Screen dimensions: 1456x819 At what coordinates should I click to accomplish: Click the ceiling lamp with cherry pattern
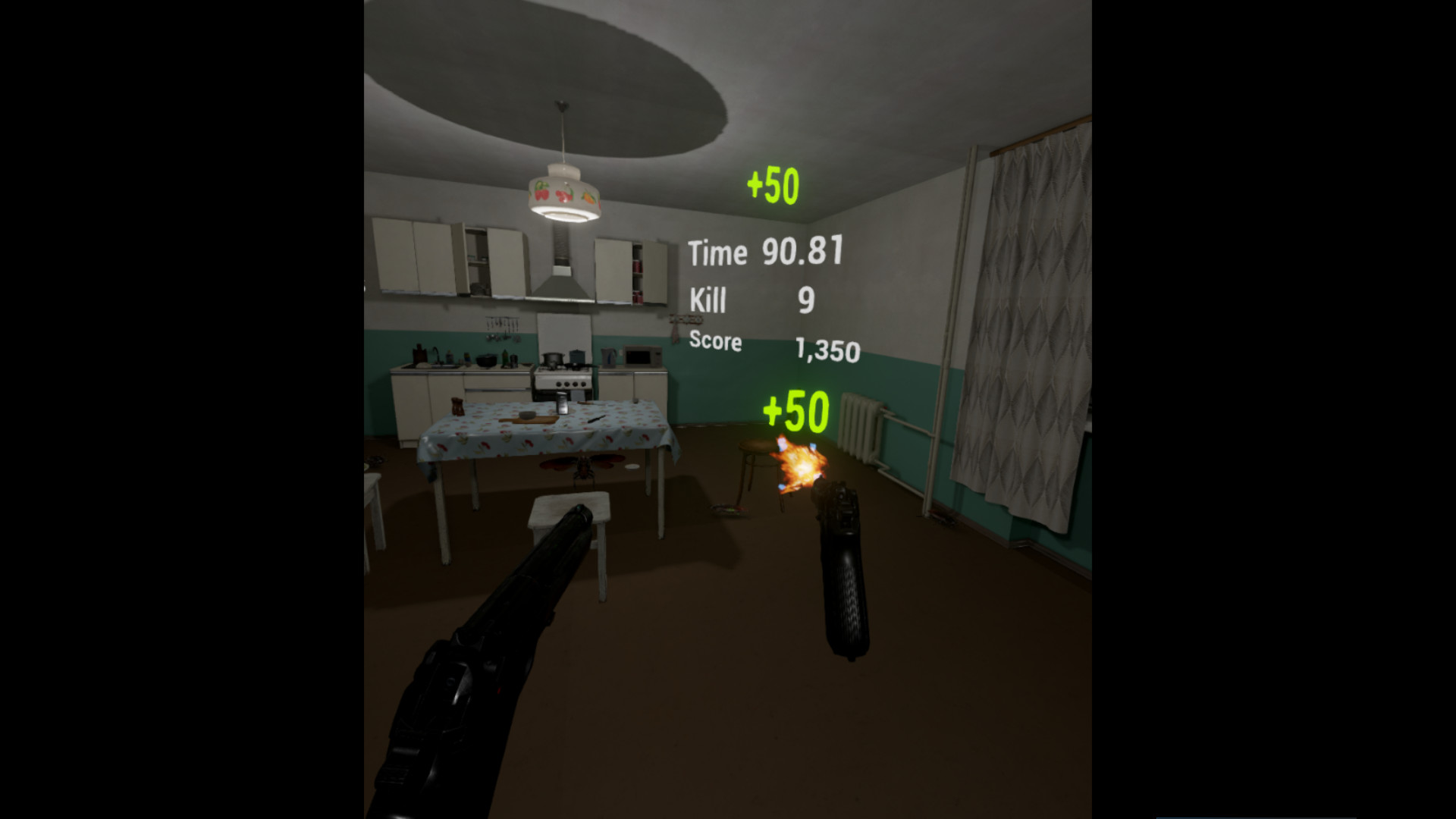click(565, 193)
